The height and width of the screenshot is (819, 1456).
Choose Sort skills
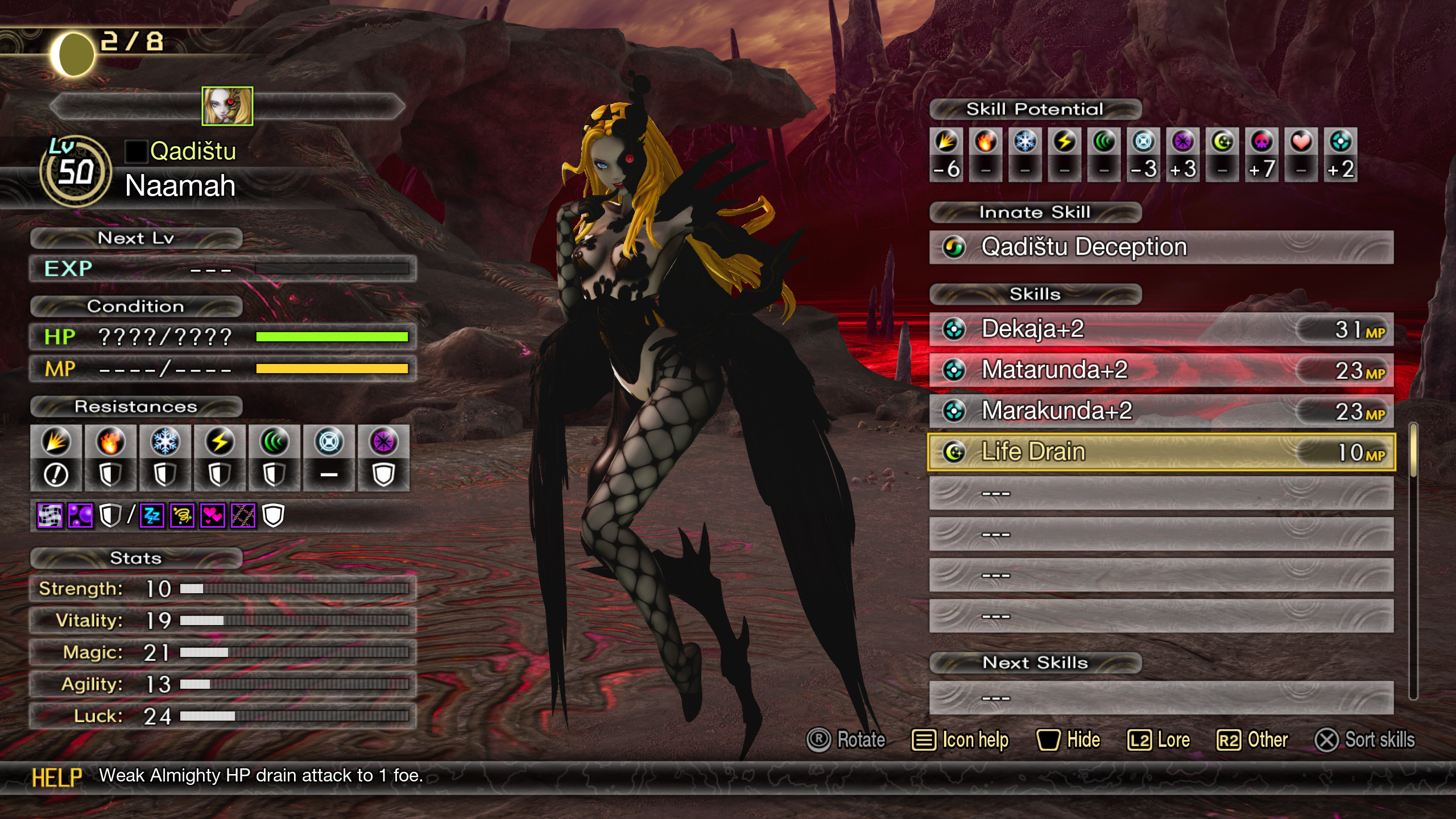1364,740
